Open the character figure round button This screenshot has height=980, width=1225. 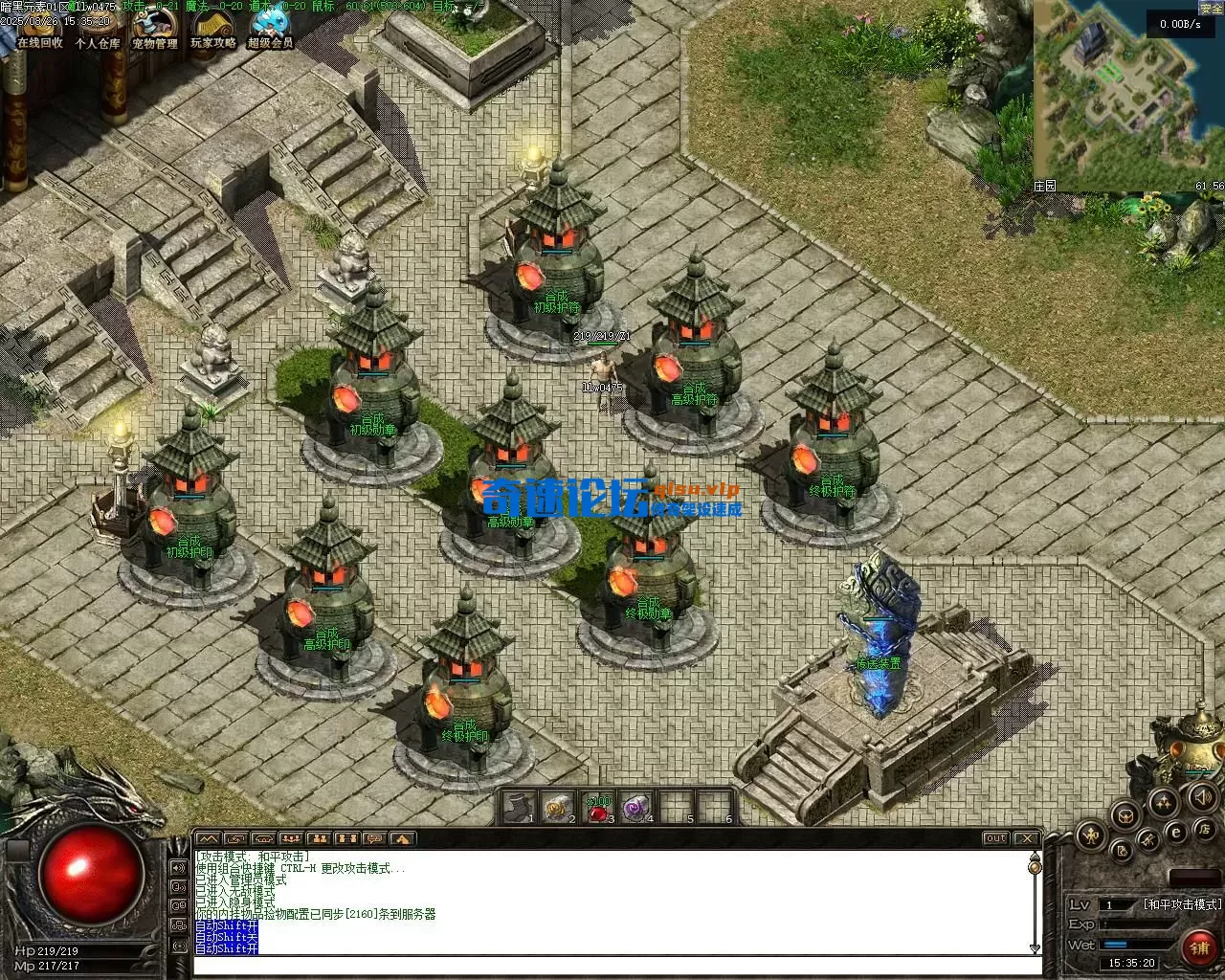click(1091, 836)
